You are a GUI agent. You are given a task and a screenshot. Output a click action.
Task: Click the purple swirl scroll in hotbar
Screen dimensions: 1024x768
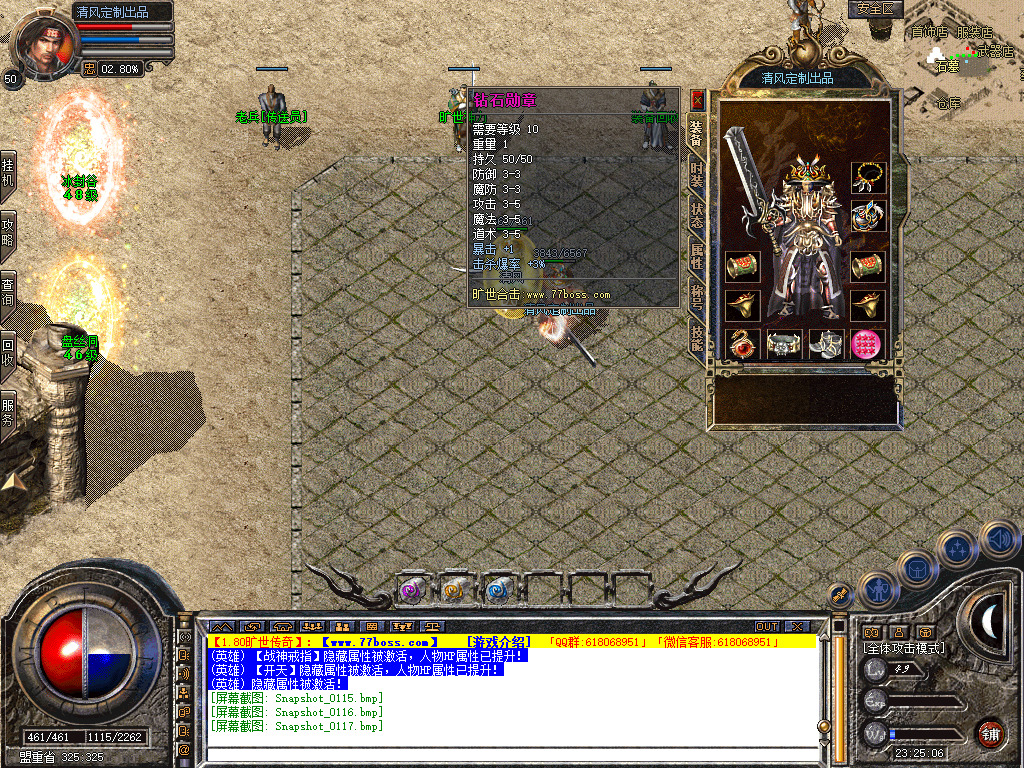click(x=411, y=590)
